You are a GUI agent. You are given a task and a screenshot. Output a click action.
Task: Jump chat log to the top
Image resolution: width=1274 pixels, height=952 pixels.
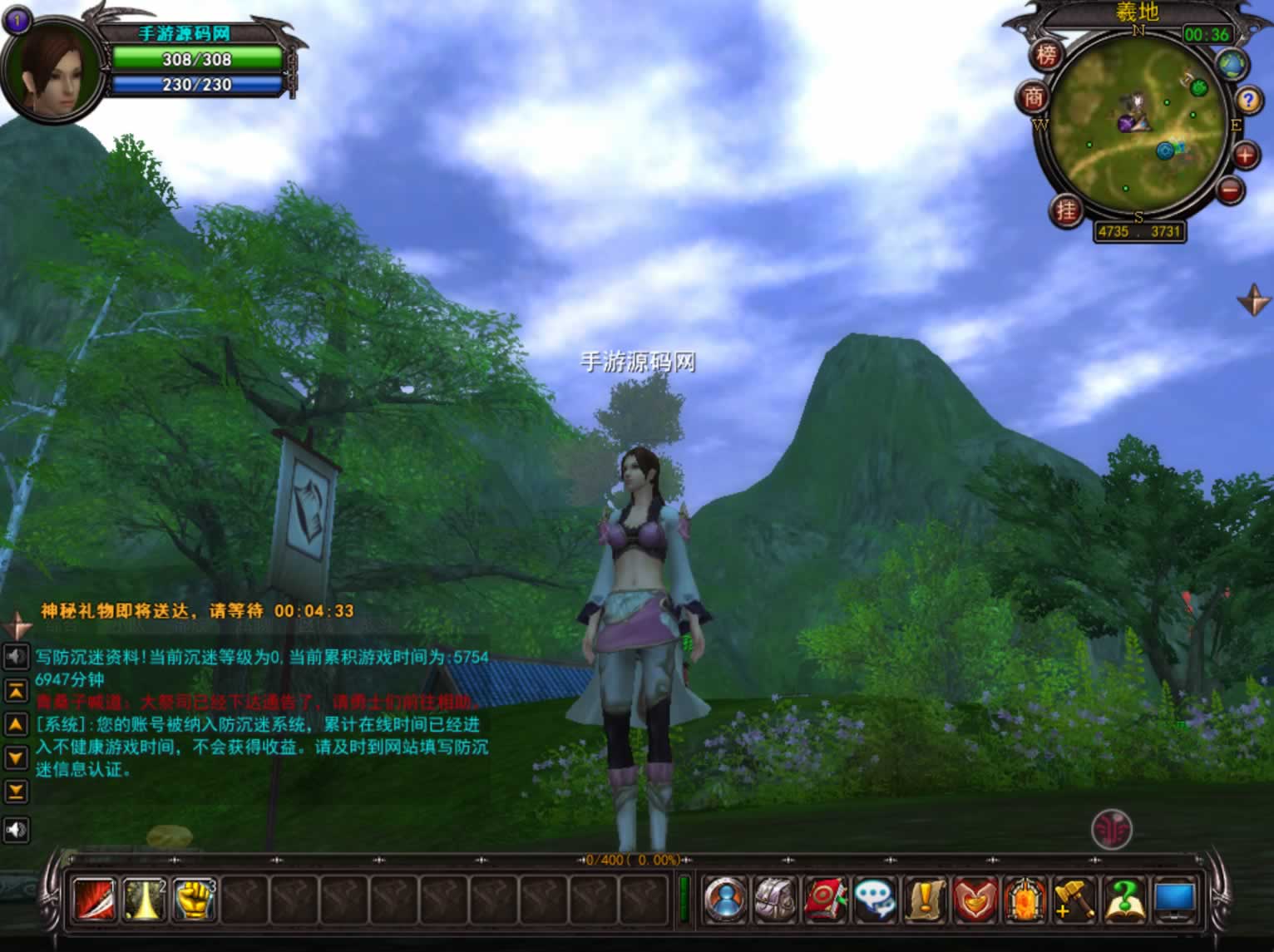[x=16, y=690]
